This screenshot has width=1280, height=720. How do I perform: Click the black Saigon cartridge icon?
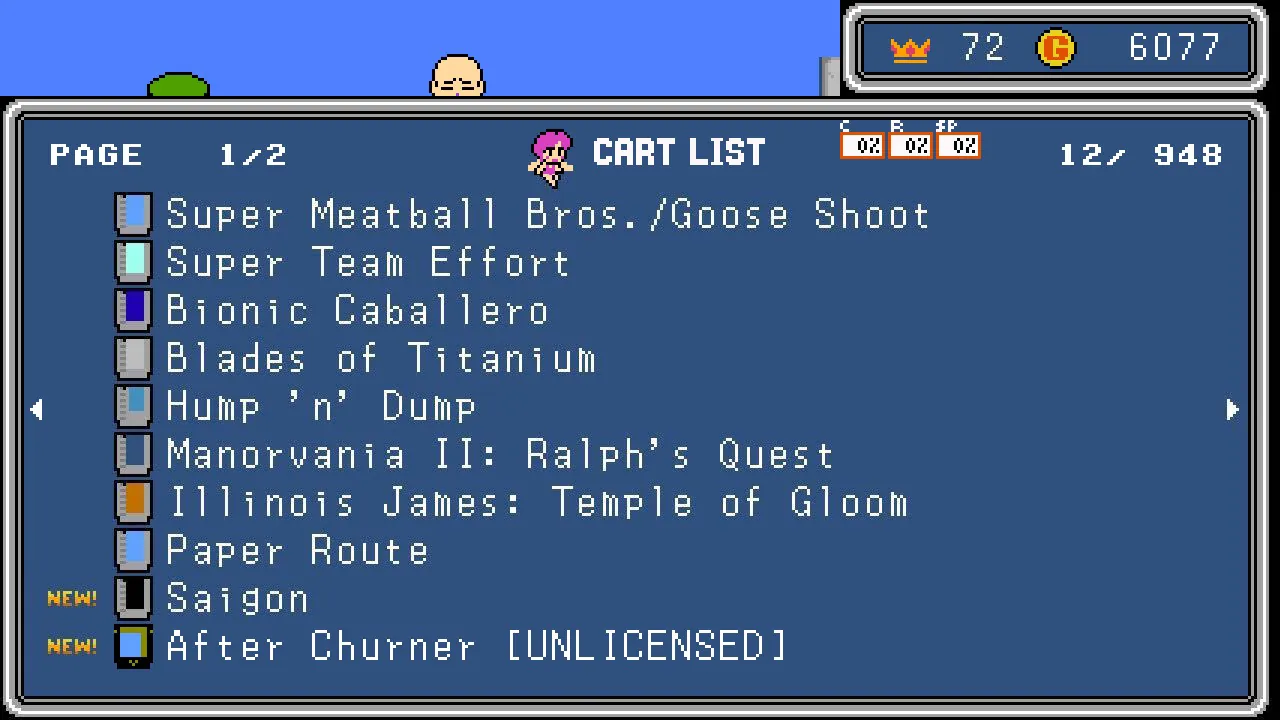133,597
